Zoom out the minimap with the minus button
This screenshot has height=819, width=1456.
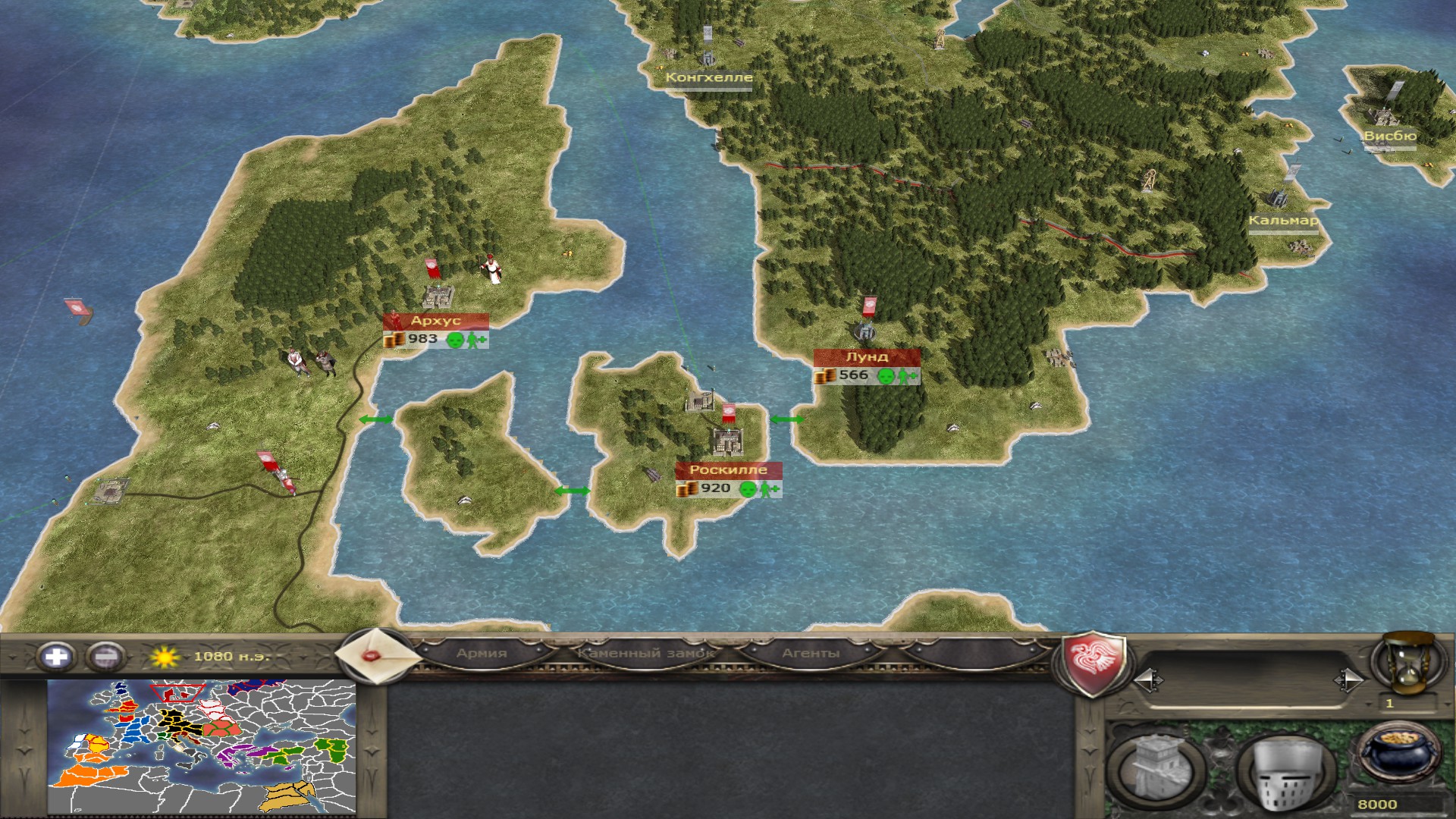105,656
